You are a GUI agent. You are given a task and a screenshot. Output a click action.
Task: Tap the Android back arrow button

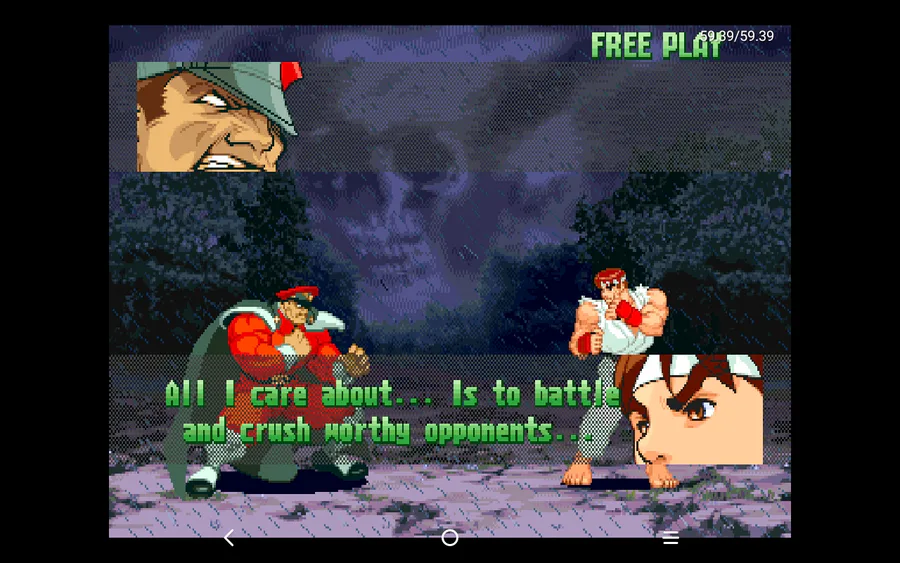229,538
